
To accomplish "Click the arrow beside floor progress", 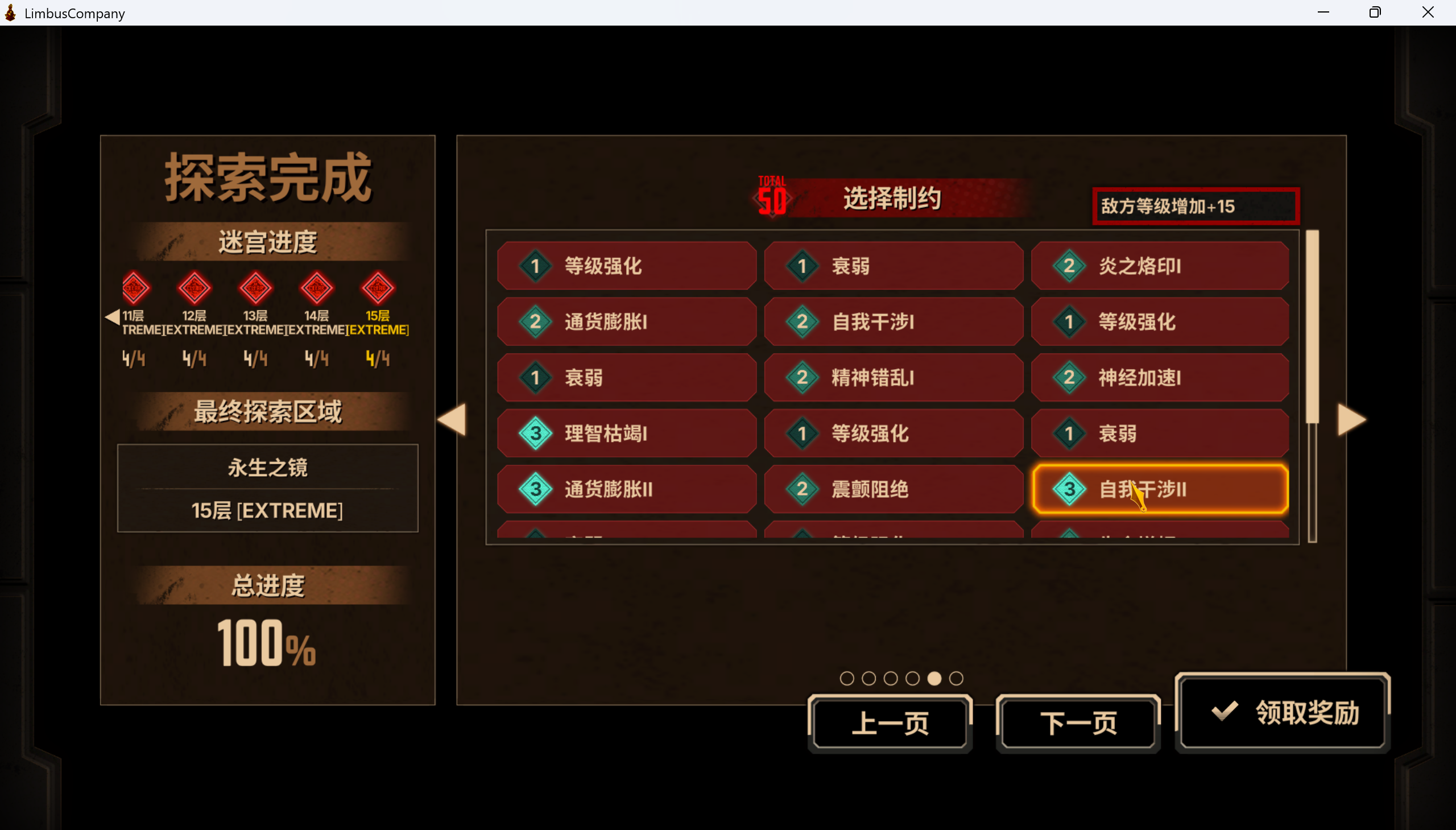I will click(x=111, y=317).
